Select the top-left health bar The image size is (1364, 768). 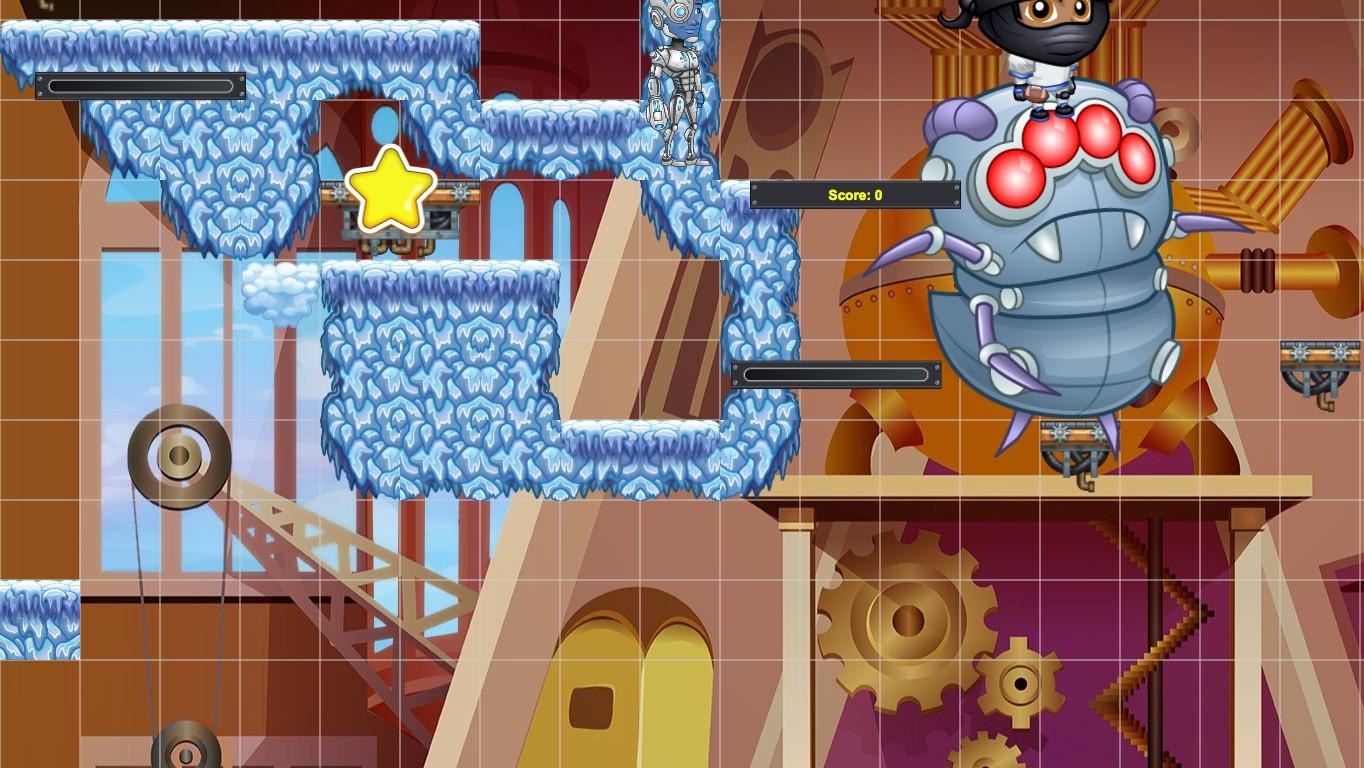[141, 86]
